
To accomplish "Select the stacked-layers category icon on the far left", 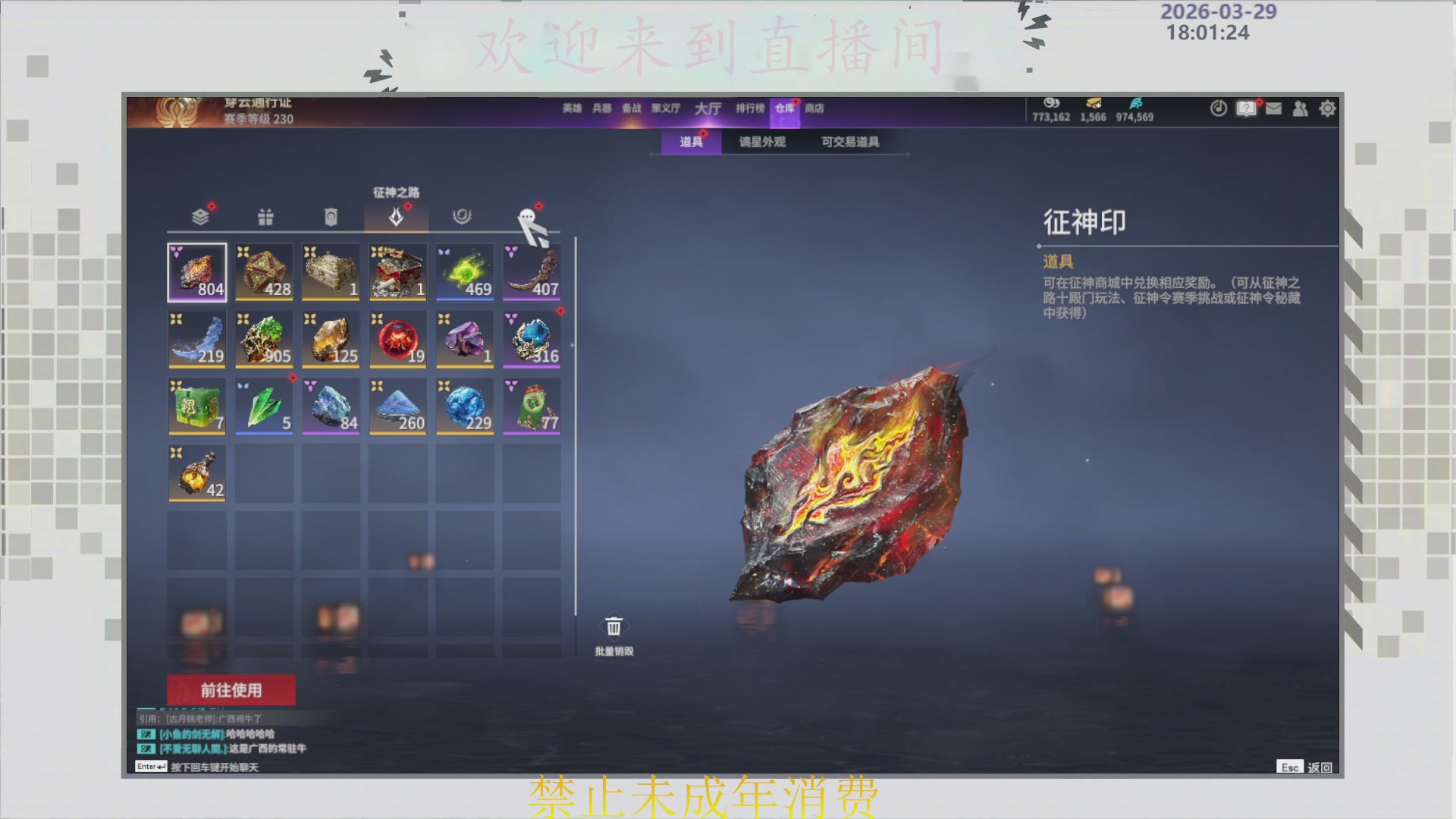I will (196, 217).
